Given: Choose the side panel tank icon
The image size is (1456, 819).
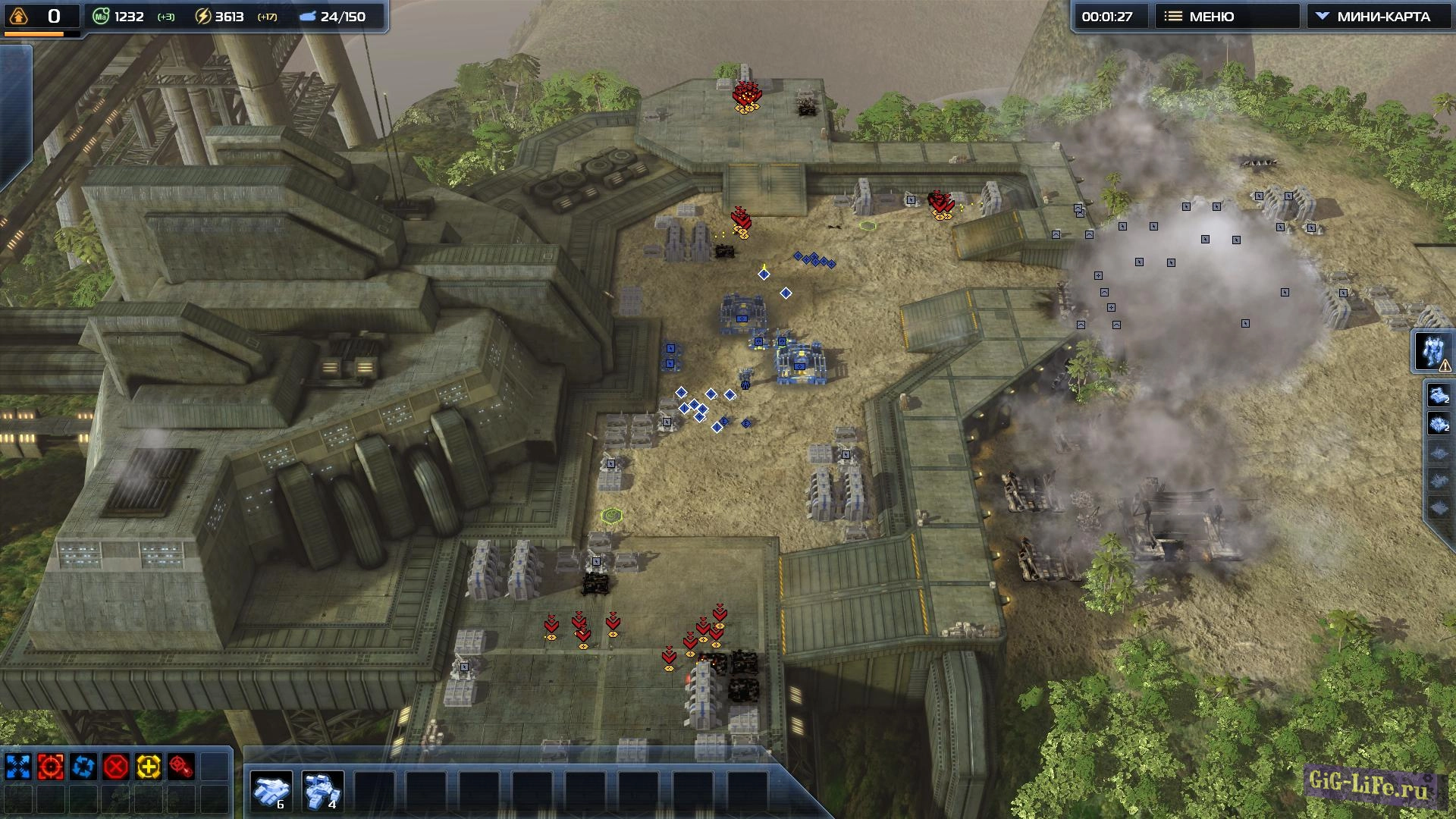Looking at the screenshot, I should pos(1439,396).
